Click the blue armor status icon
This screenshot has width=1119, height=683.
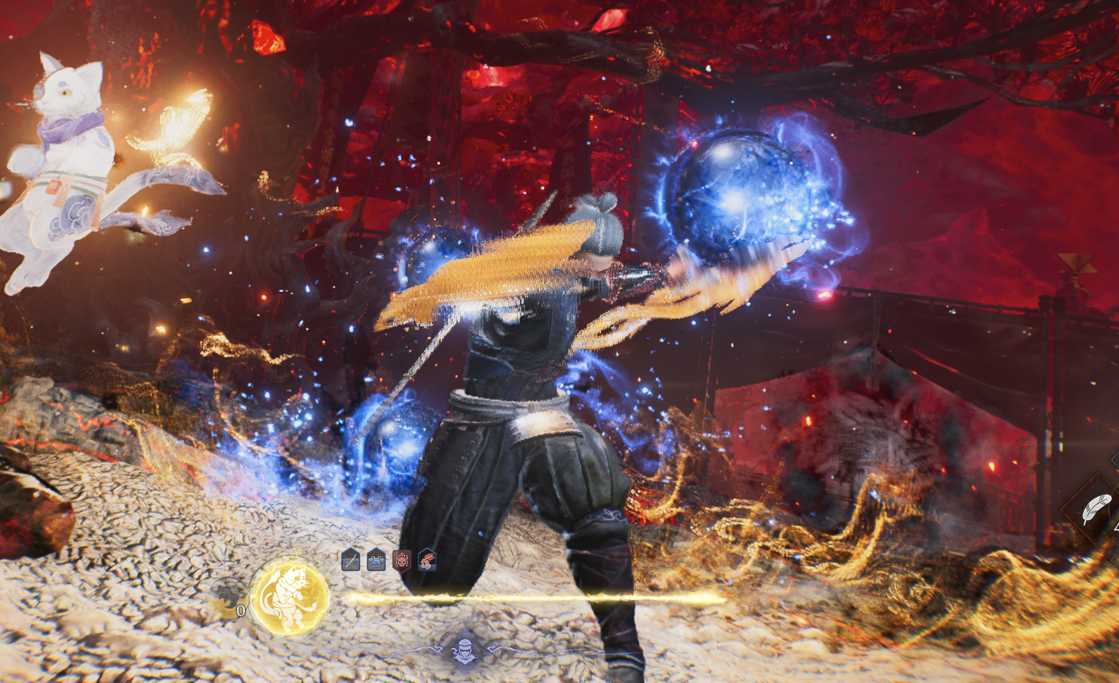pyautogui.click(x=376, y=560)
